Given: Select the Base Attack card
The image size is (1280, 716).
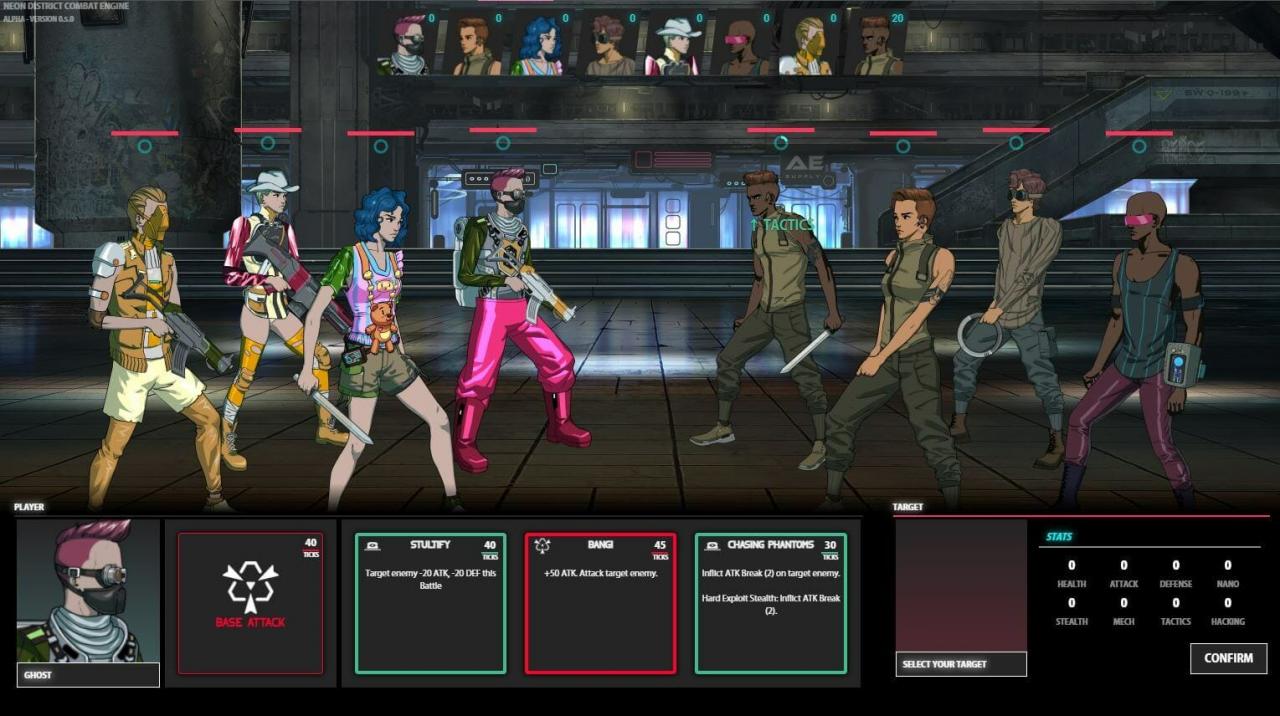Looking at the screenshot, I should coord(250,602).
